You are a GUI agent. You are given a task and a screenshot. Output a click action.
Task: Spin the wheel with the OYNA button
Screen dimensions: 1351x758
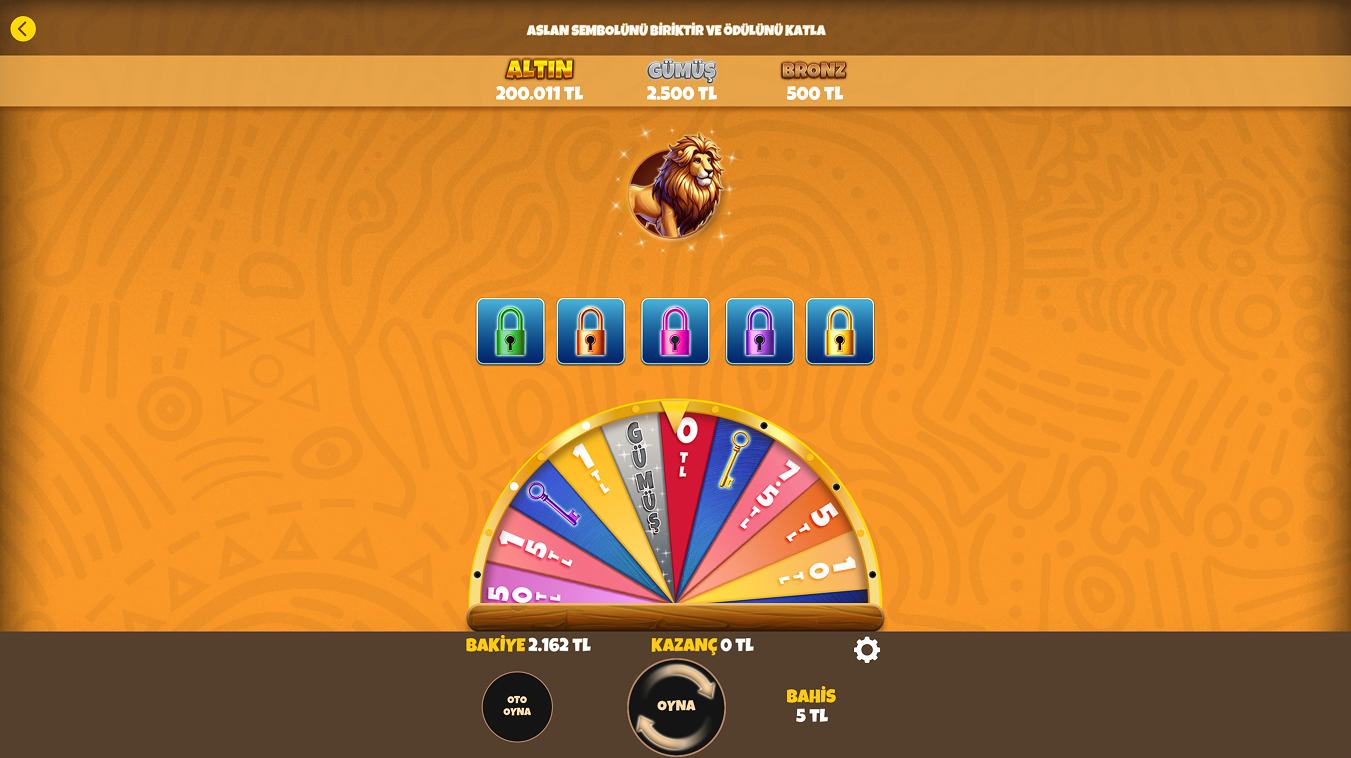tap(676, 706)
